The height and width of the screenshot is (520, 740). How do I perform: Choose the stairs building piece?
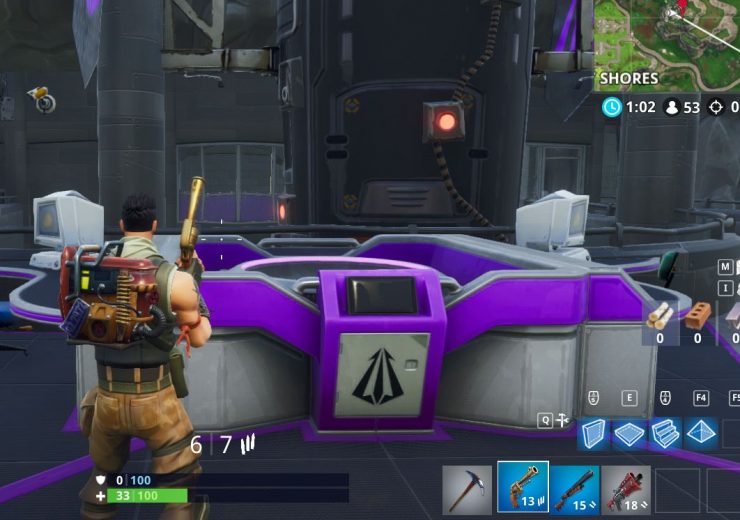[x=665, y=433]
